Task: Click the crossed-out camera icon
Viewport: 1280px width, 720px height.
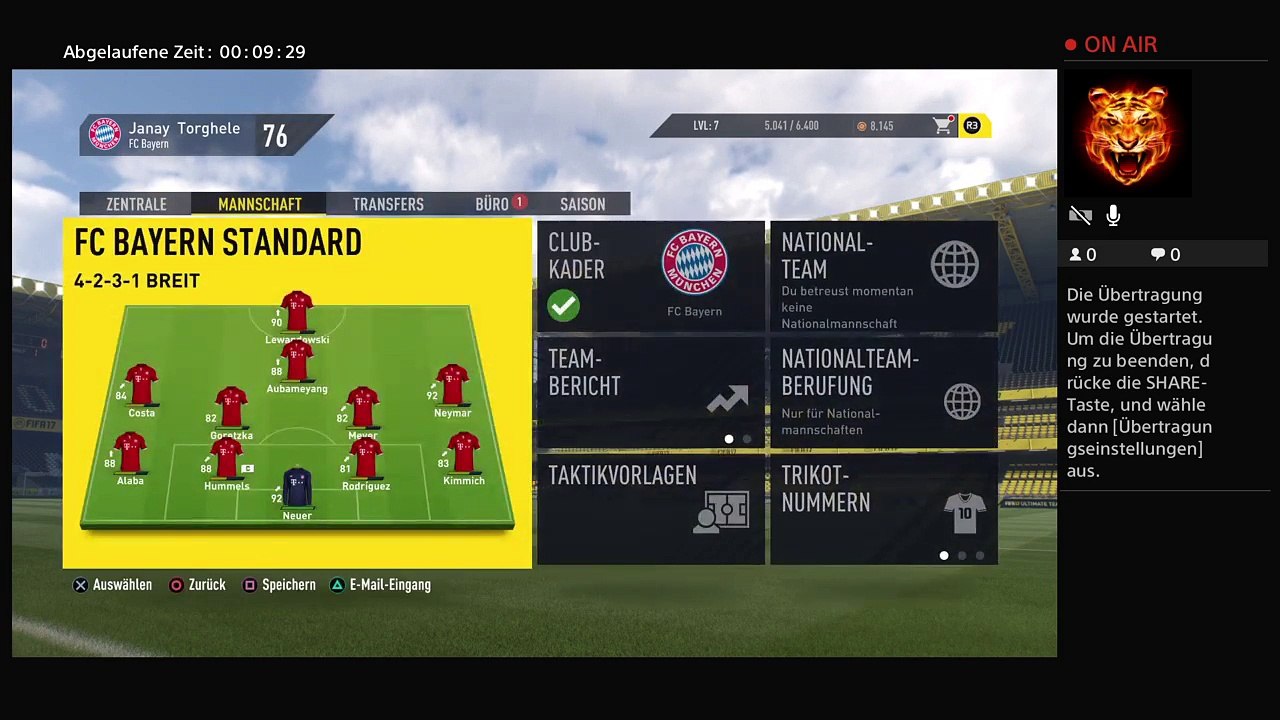Action: point(1080,216)
